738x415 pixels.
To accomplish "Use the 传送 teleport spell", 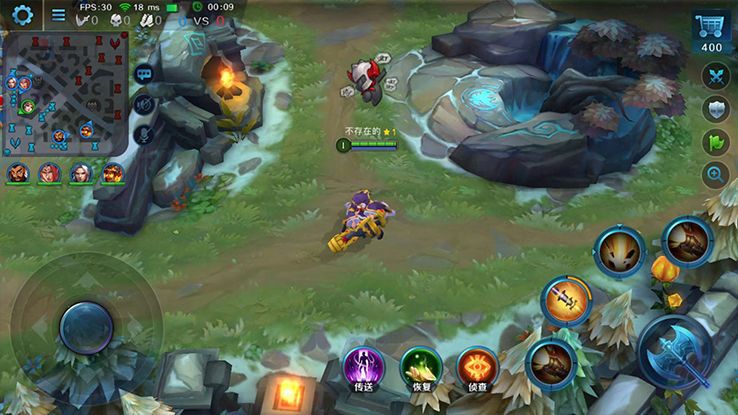I will [x=363, y=367].
